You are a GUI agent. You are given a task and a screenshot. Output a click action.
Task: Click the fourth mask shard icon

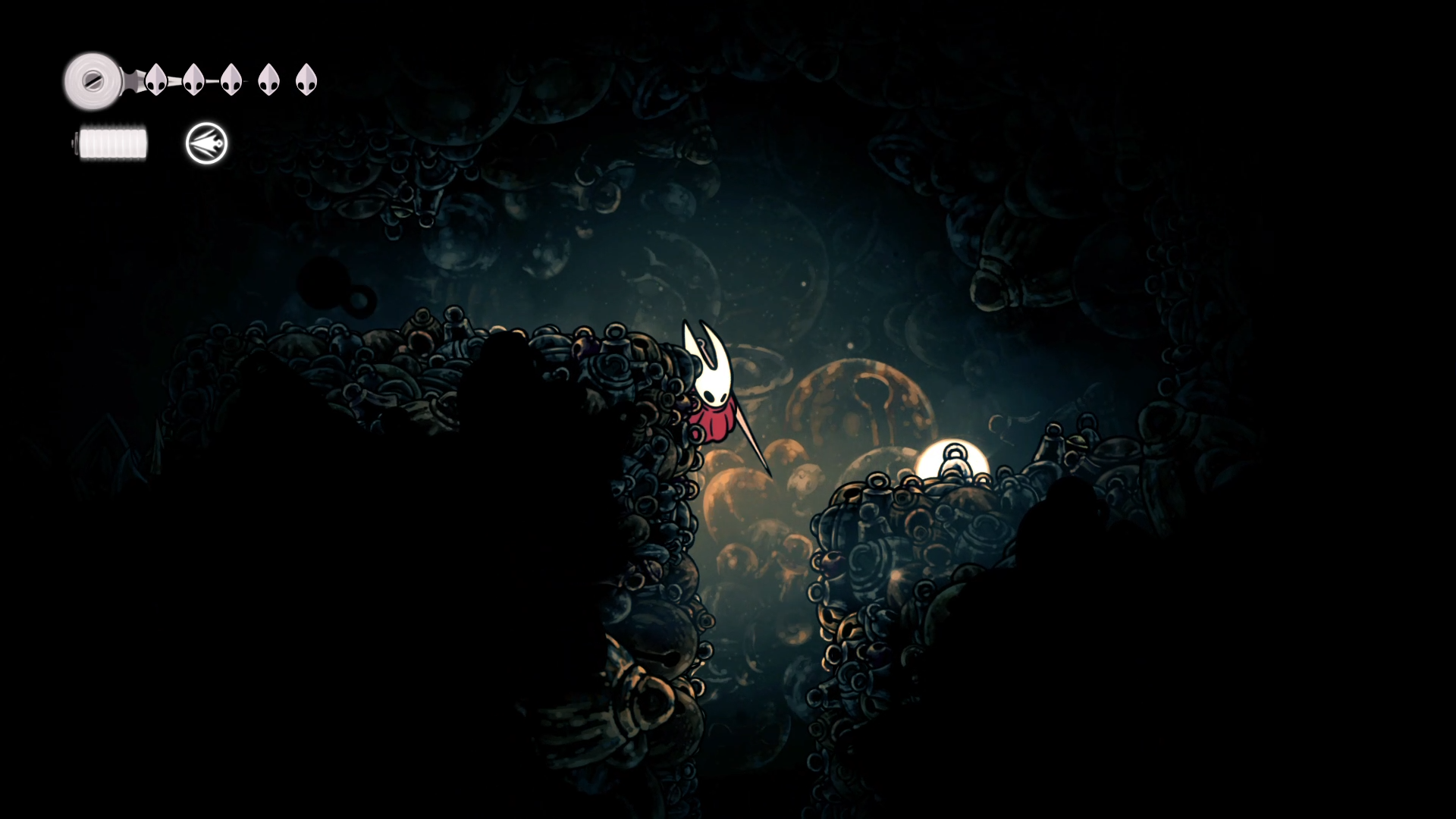click(x=268, y=80)
